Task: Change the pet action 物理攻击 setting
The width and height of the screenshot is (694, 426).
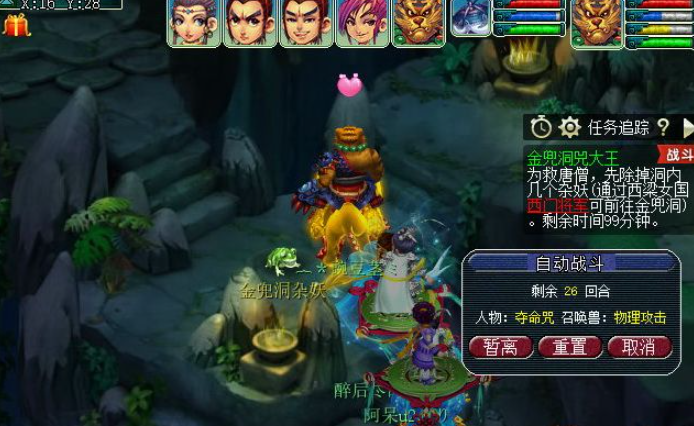Action: coord(641,317)
